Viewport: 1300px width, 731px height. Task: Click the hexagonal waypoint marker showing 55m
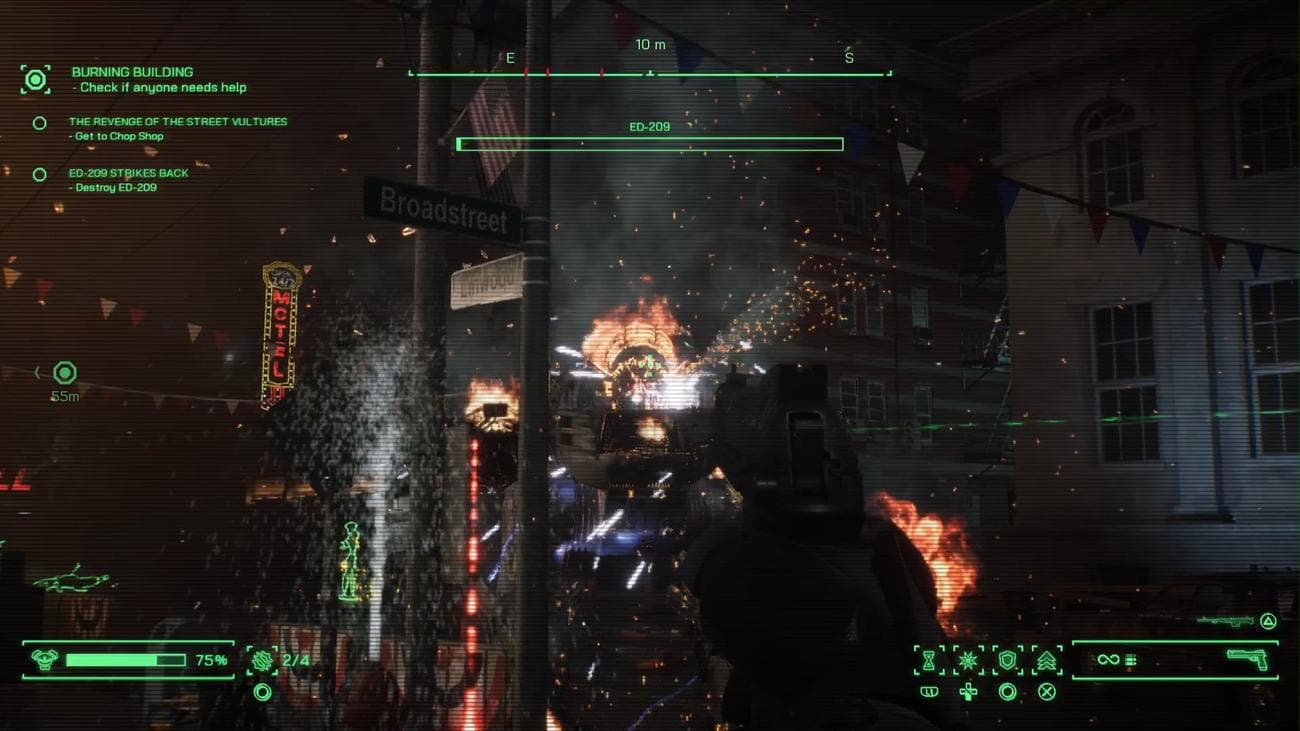pos(65,373)
